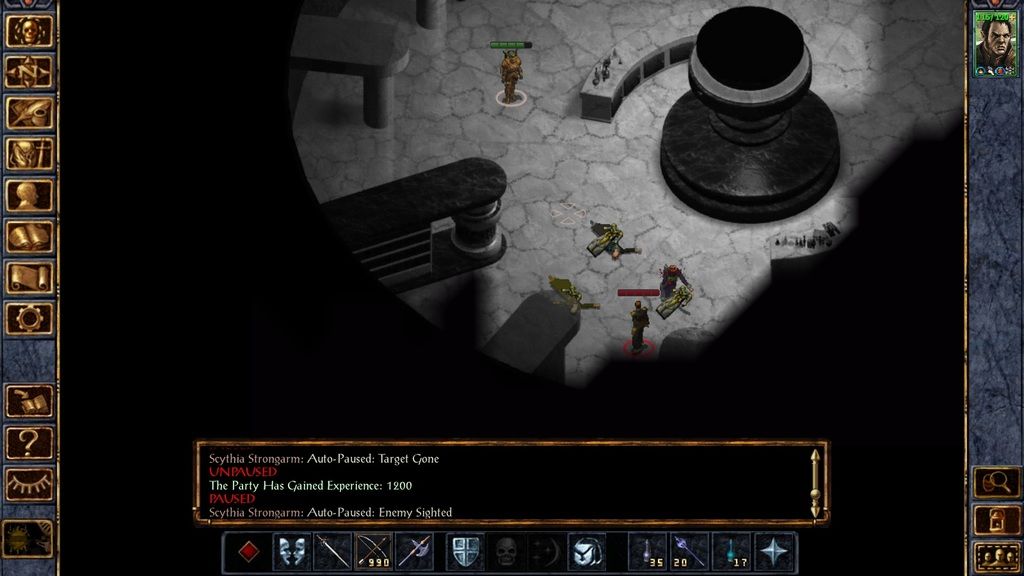Screen dimensions: 1024x576
Task: Click the magnifying glass button
Action: 996,483
